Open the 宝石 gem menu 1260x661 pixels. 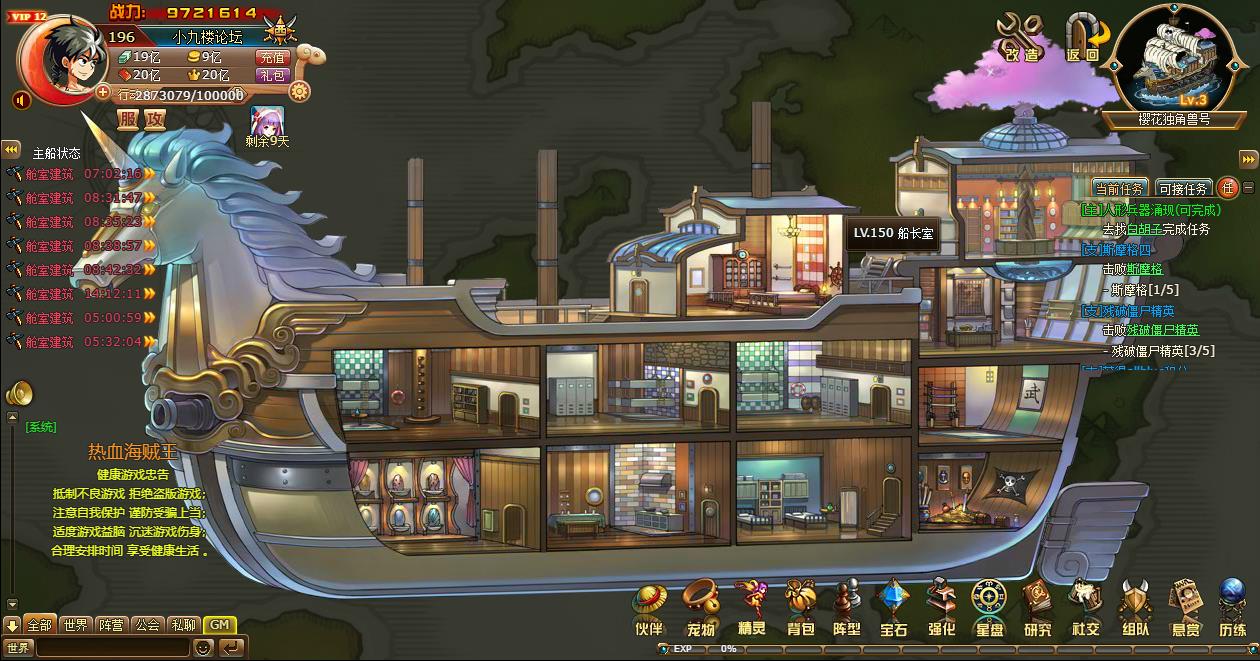point(893,607)
